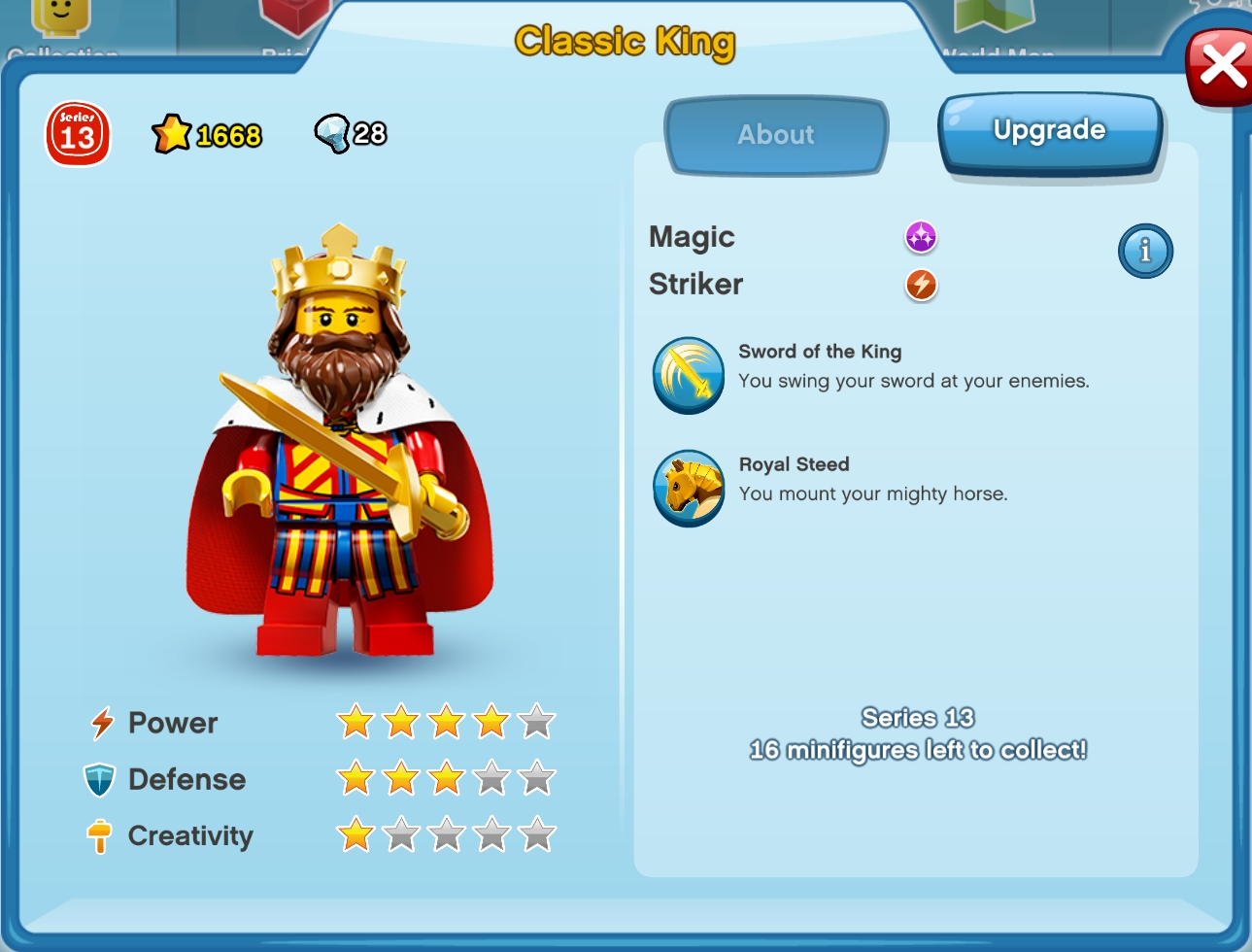Click the Creativity hammer icon
Screen dimensions: 1252x952
tap(99, 835)
